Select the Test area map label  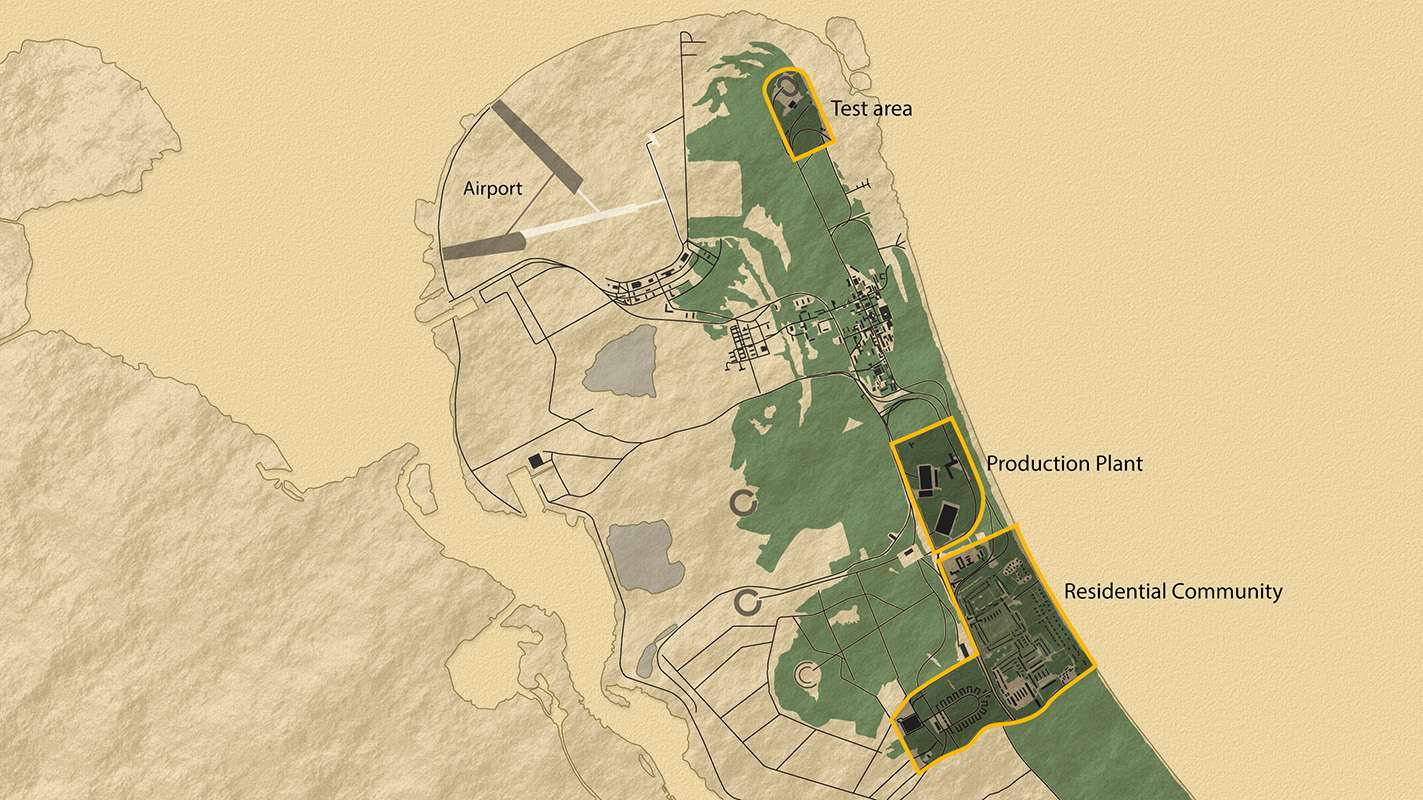click(x=871, y=108)
